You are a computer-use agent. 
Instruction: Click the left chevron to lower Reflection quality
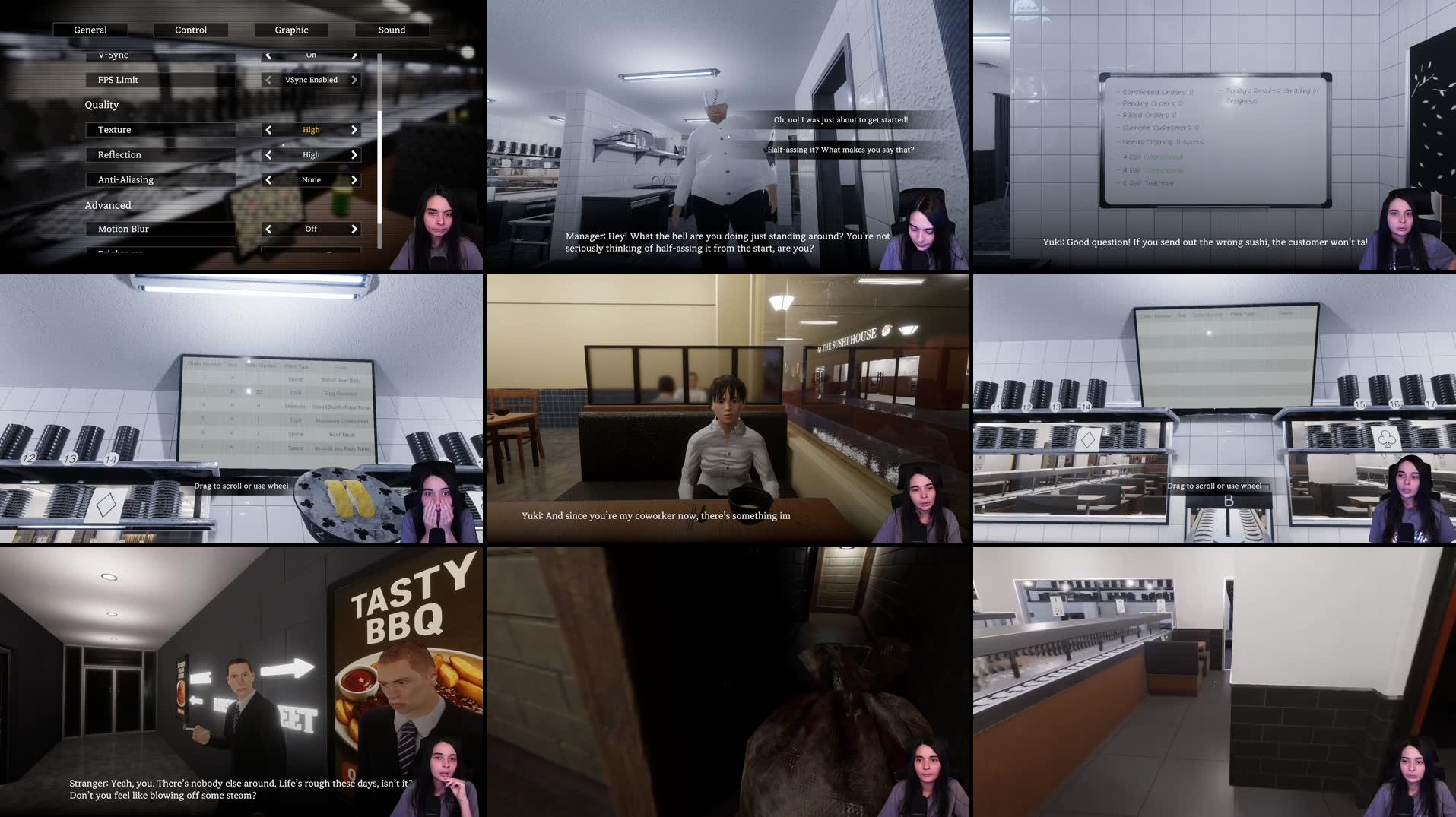click(268, 154)
